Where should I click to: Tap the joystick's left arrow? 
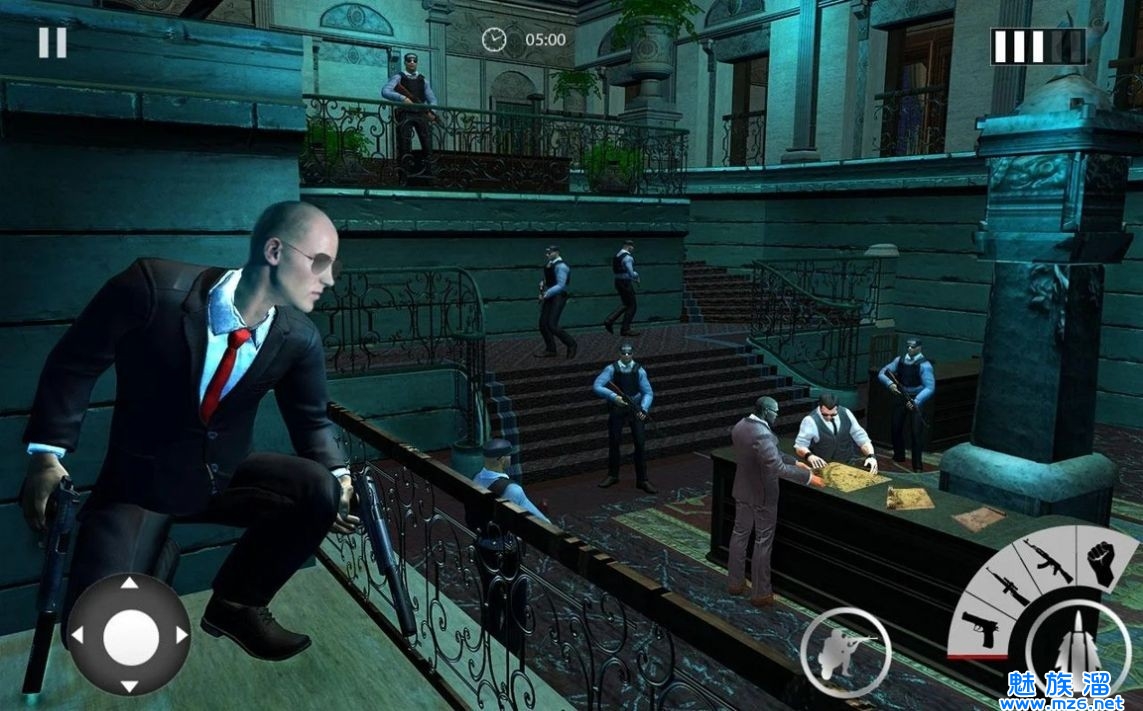(77, 635)
